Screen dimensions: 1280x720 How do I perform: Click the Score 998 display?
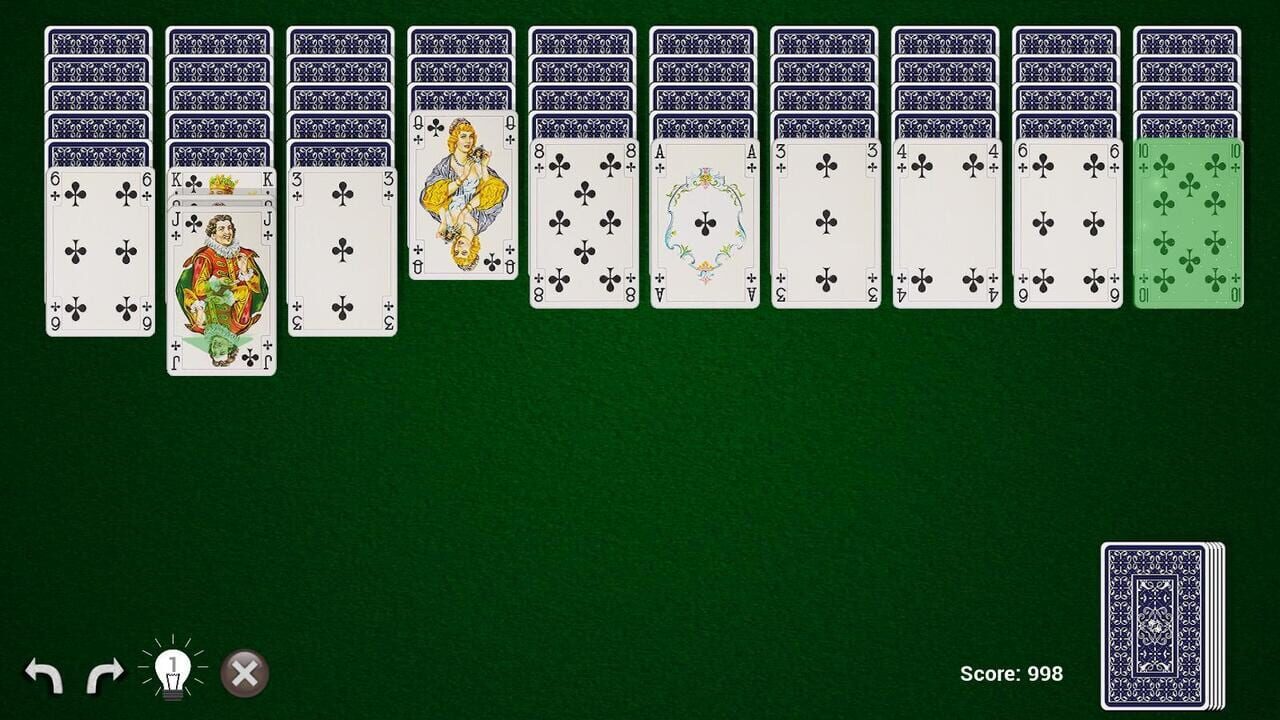(1013, 673)
